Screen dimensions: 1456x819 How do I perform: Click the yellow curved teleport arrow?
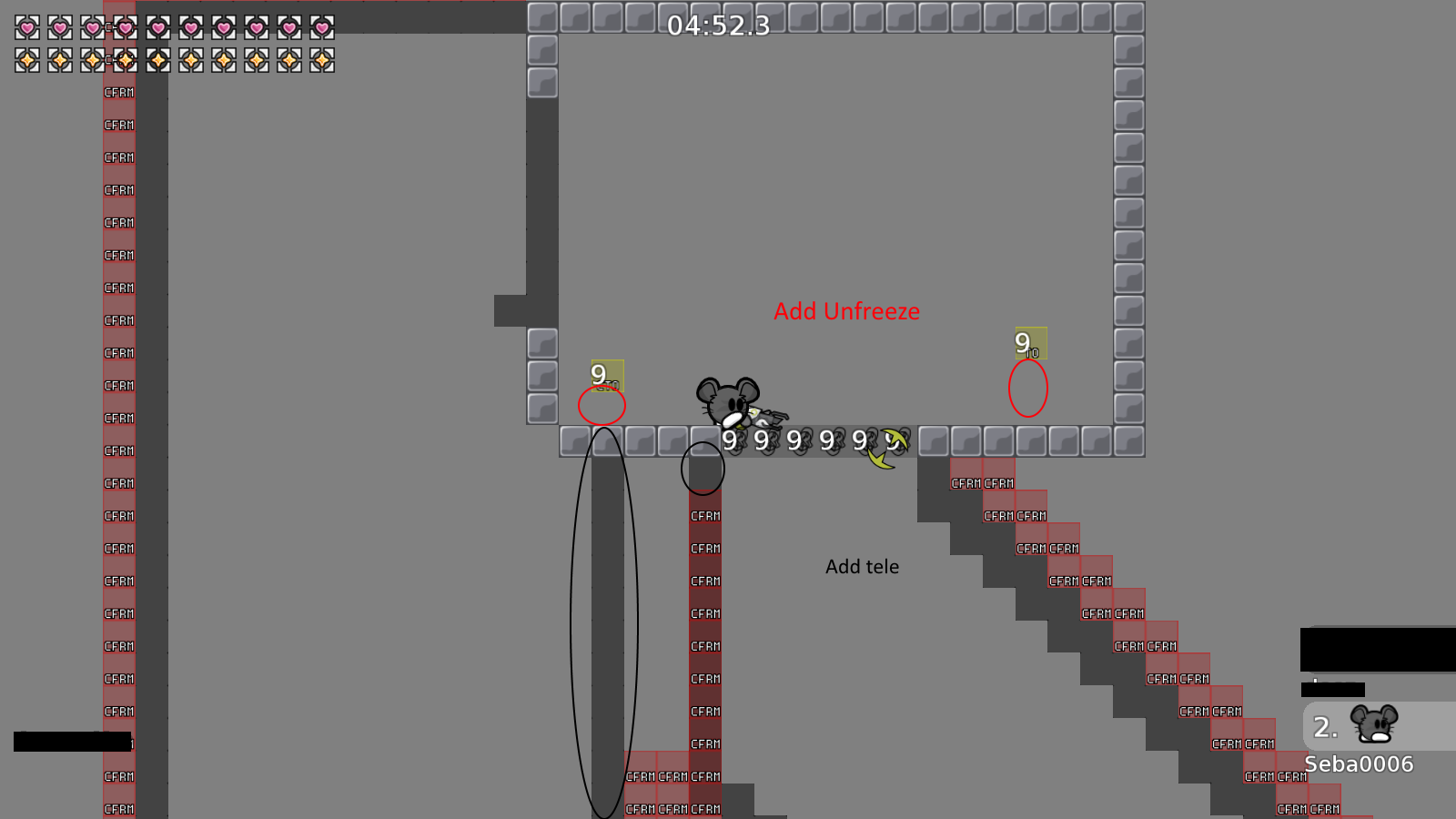(x=885, y=446)
